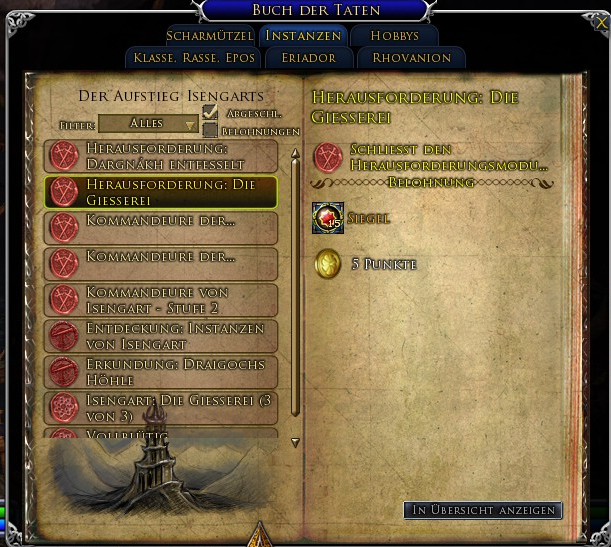Select Entdeckung: Instanzen von Isengart deed
This screenshot has height=547, width=611.
point(161,335)
